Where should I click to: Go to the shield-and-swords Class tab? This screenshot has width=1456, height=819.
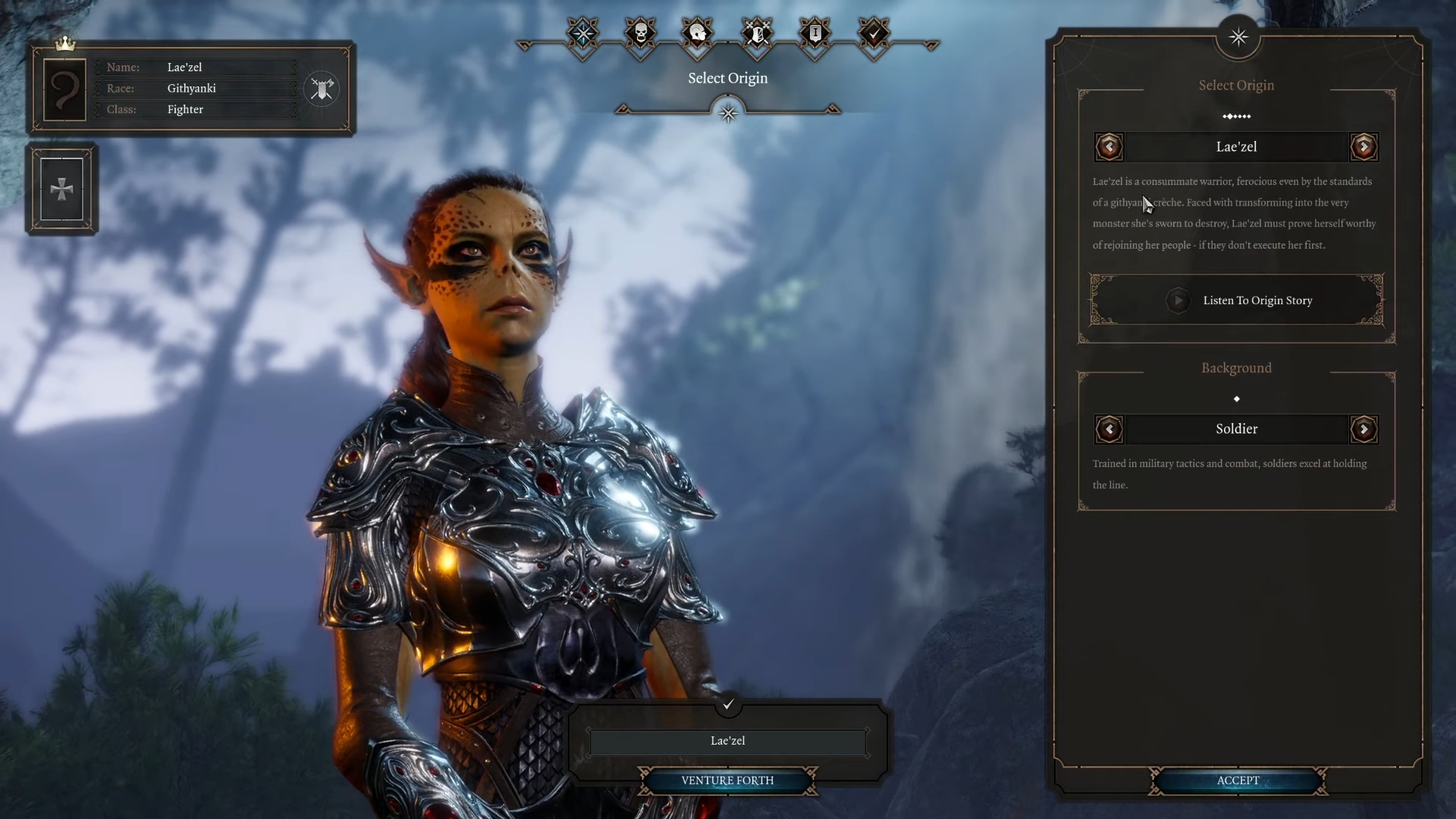point(757,33)
